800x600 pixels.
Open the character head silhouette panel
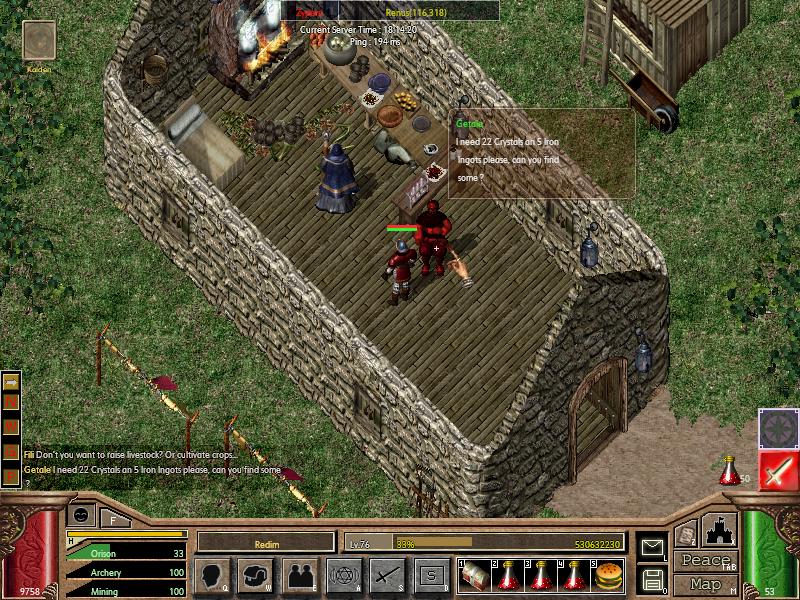click(x=212, y=575)
